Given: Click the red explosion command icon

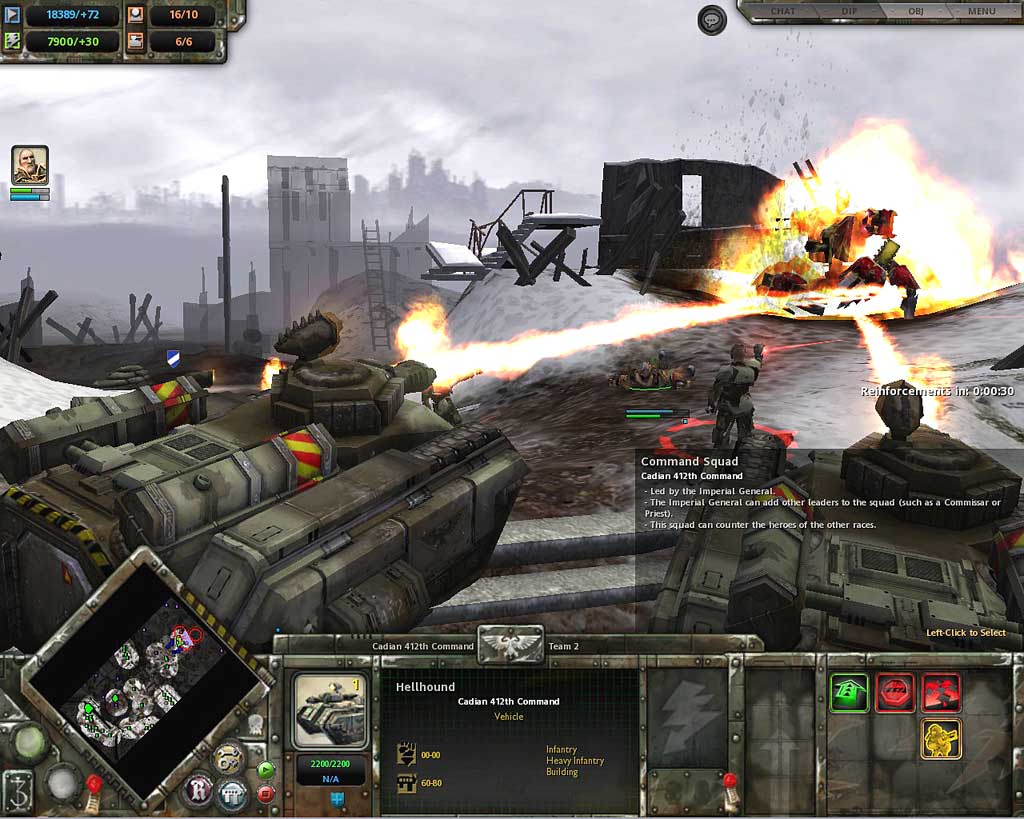Looking at the screenshot, I should [941, 692].
